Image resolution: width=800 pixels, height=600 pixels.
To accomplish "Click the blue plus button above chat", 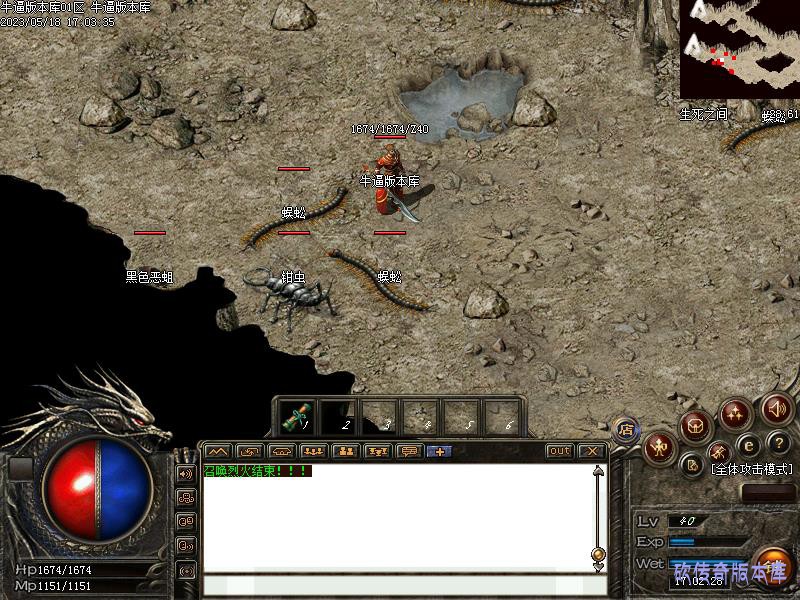I will pyautogui.click(x=438, y=451).
